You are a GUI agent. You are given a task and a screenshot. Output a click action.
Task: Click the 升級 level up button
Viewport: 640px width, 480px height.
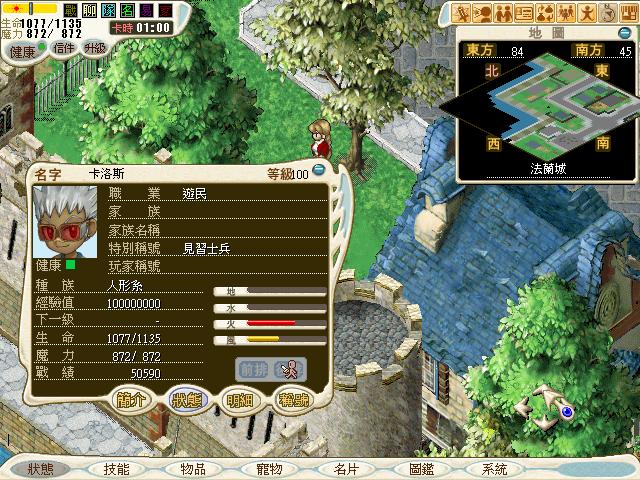96,49
